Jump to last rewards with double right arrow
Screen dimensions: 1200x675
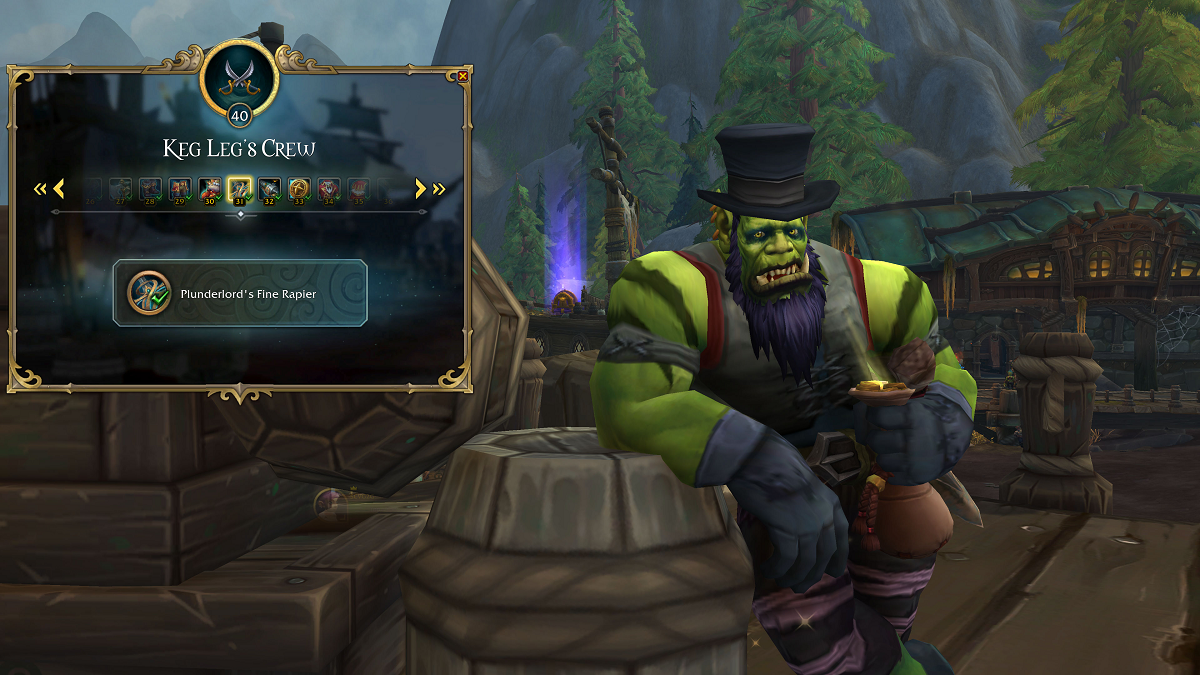[439, 188]
